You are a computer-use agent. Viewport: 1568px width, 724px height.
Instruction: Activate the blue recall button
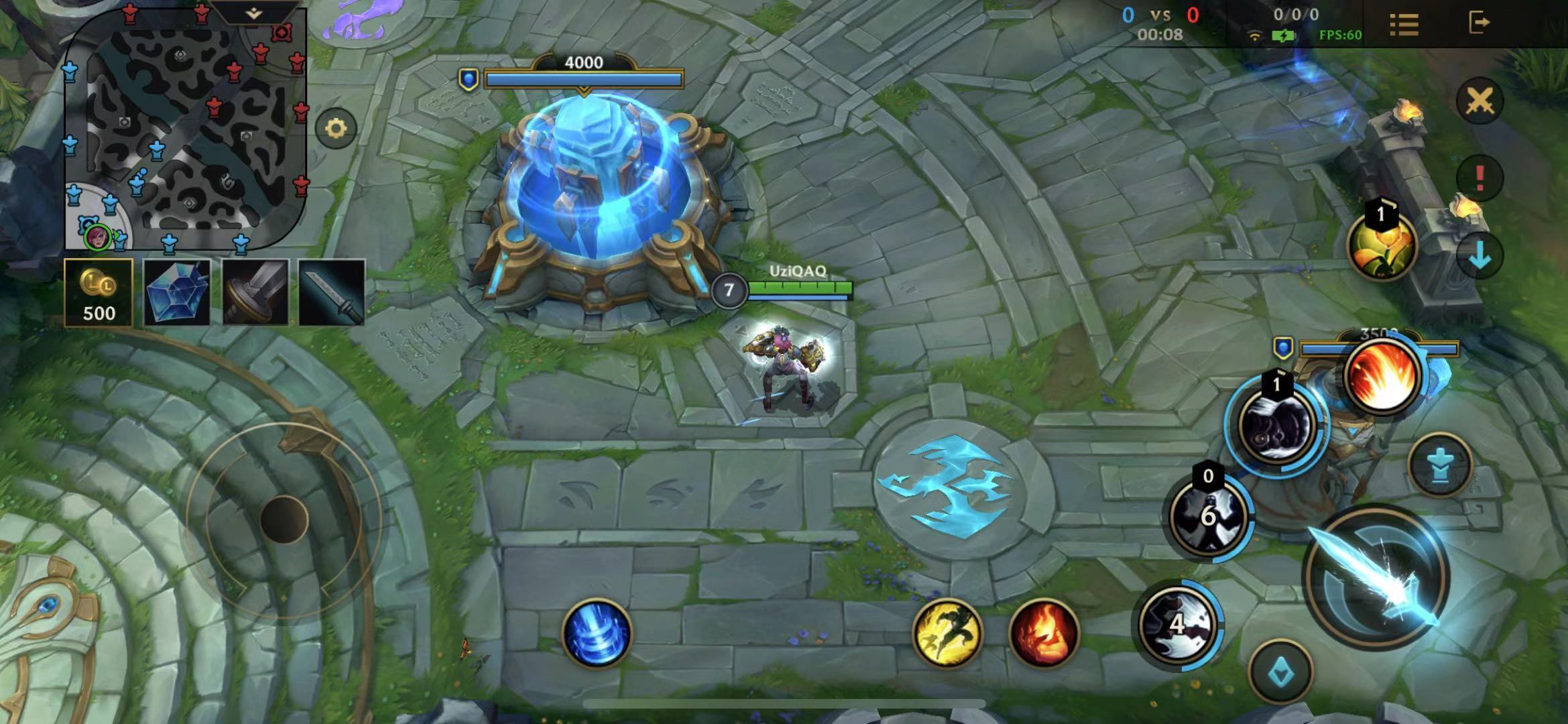click(597, 633)
